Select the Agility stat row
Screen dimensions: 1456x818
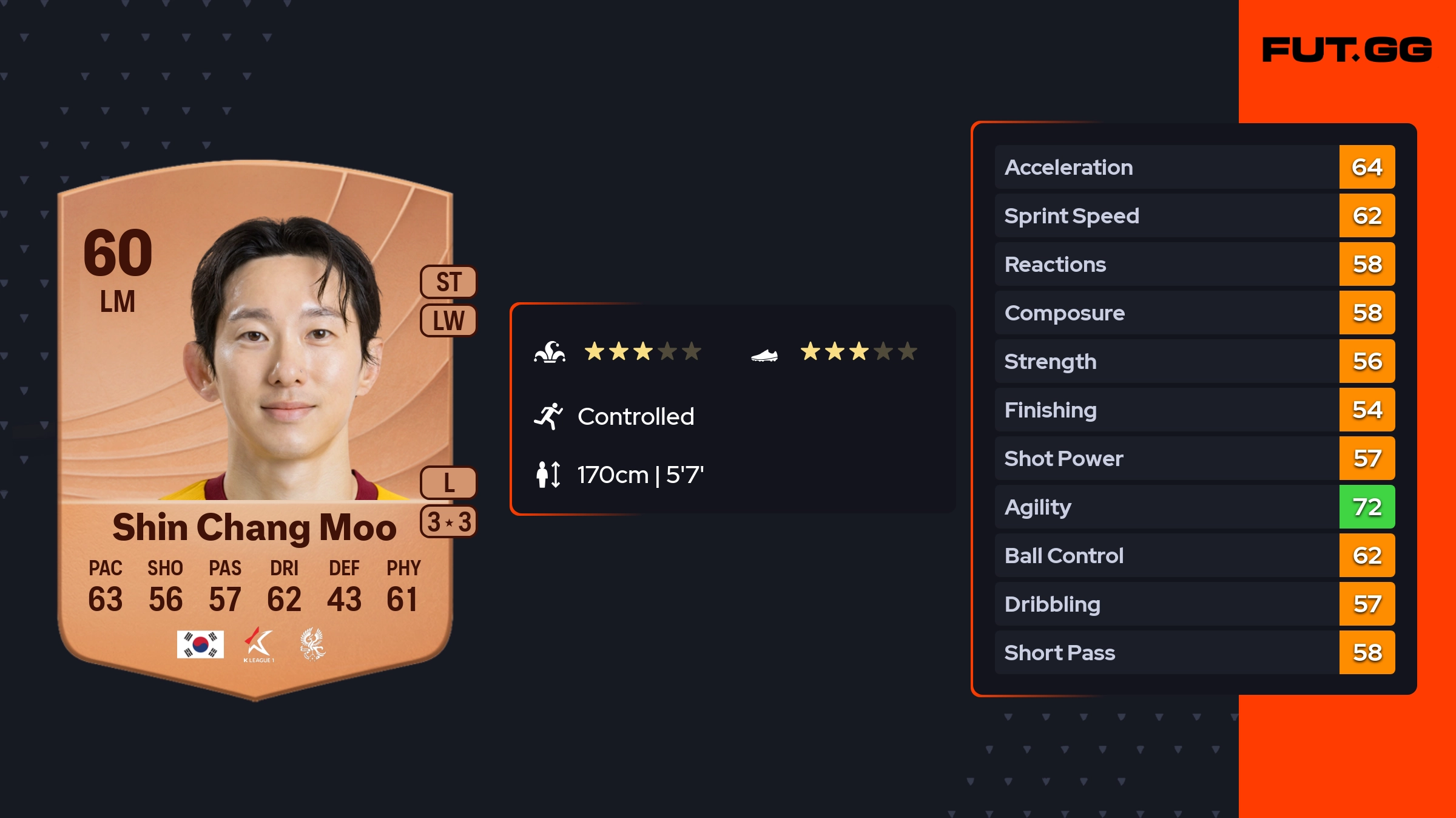(x=1194, y=507)
